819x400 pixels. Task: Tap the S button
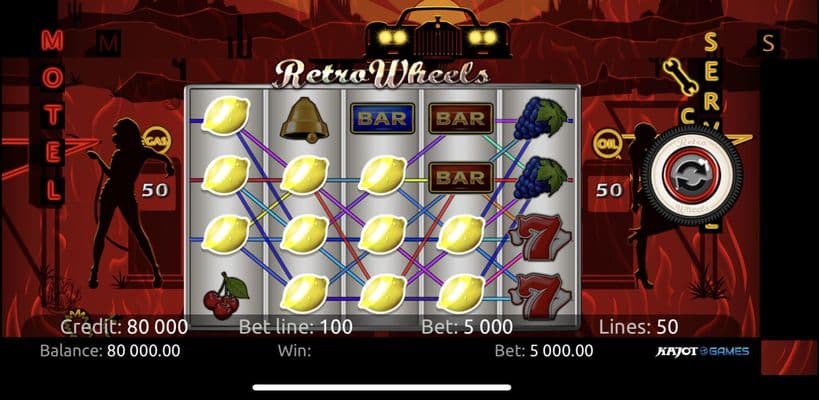[768, 42]
